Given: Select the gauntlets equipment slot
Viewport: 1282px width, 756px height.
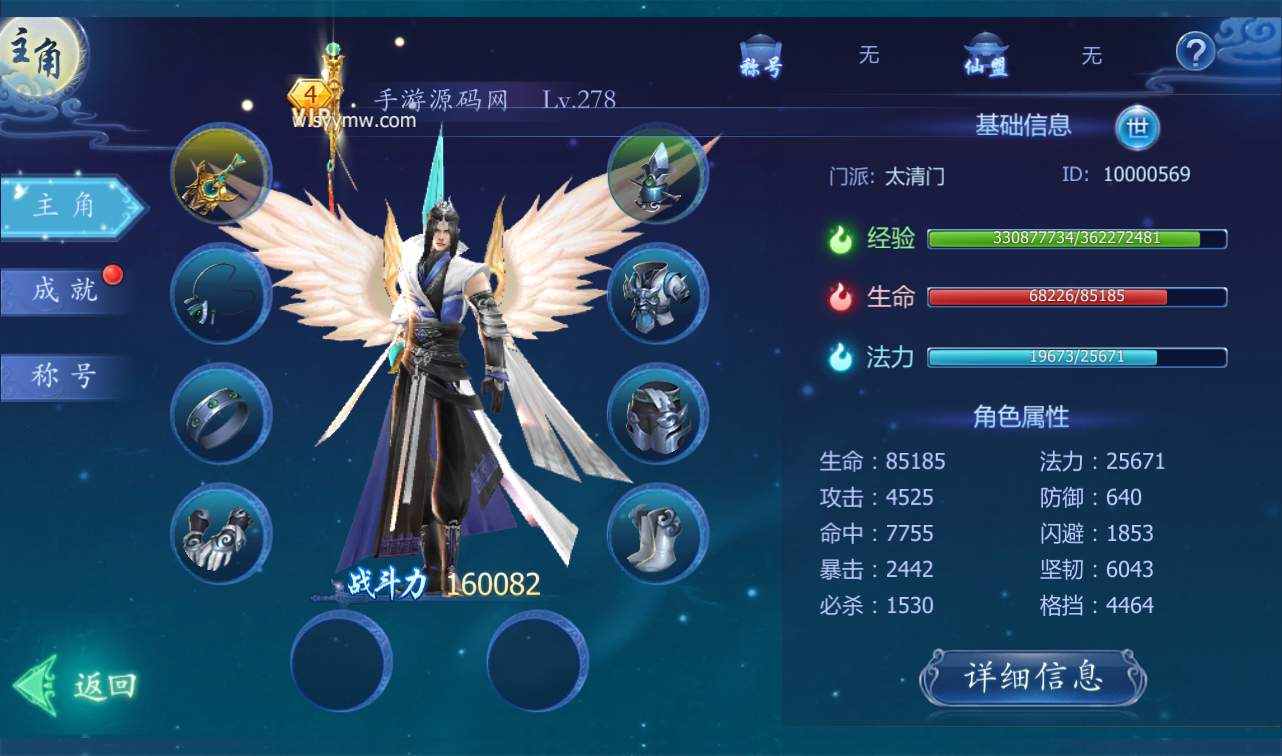Looking at the screenshot, I should [x=221, y=534].
